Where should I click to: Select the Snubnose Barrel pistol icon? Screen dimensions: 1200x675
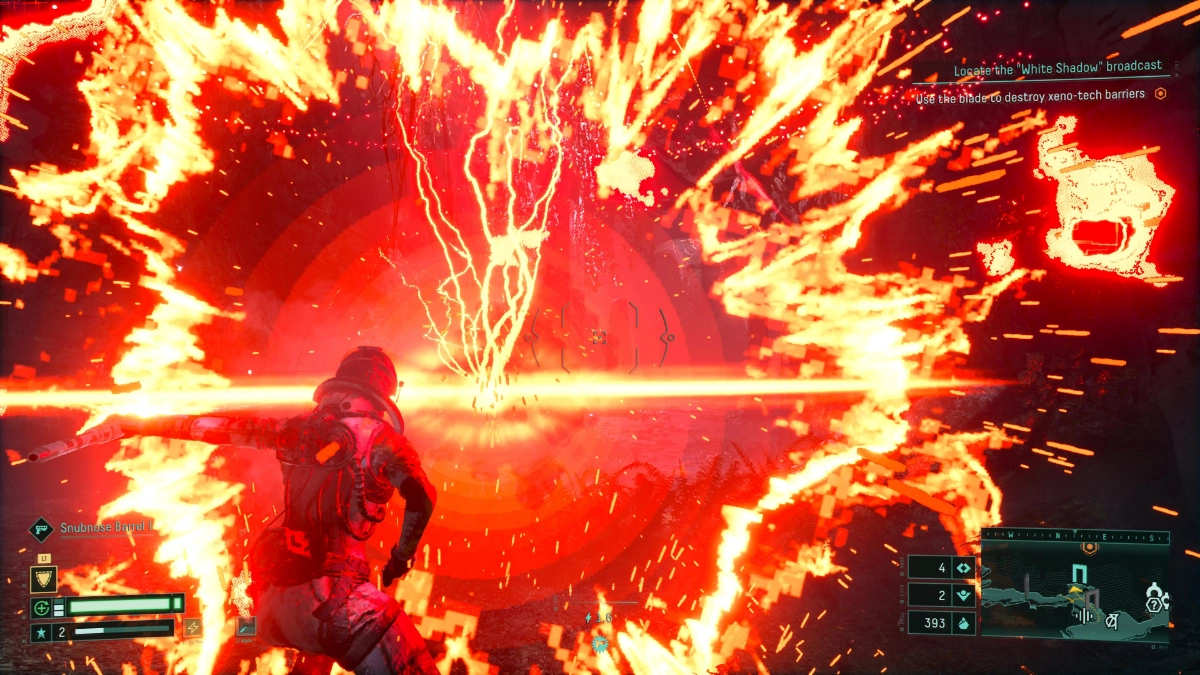[42, 528]
